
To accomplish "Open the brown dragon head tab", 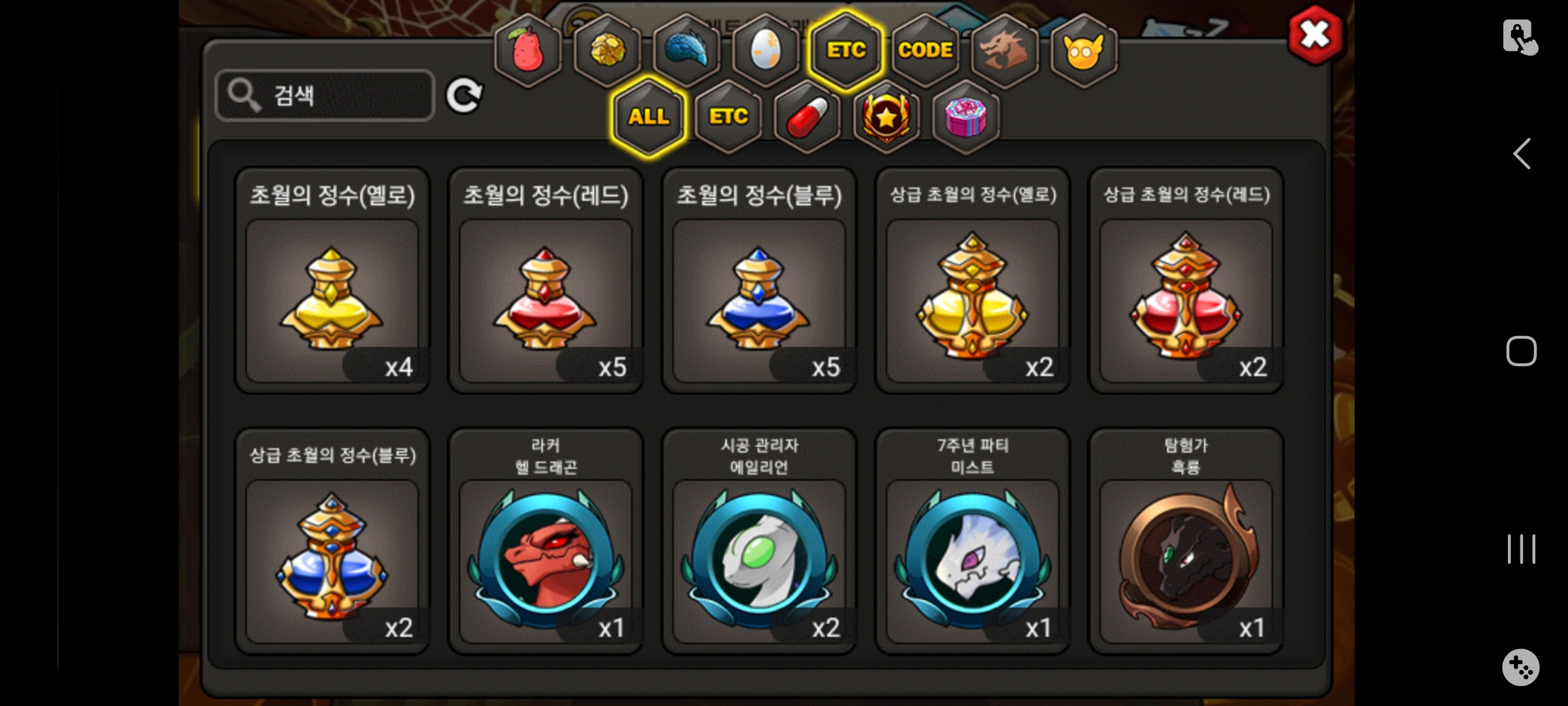I will tap(1004, 50).
